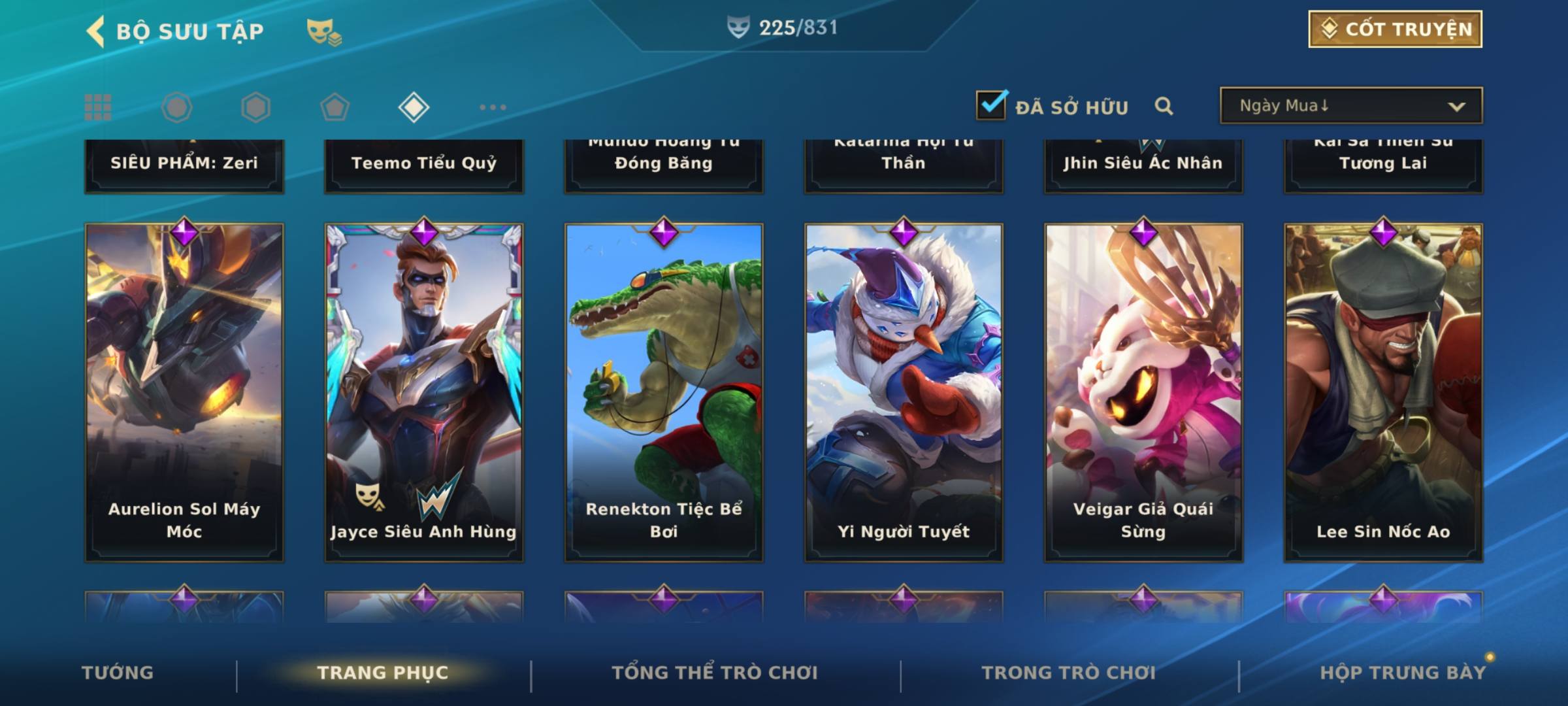Go to Hộp Trưng Bày tab
The width and height of the screenshot is (1568, 706).
pyautogui.click(x=1403, y=673)
